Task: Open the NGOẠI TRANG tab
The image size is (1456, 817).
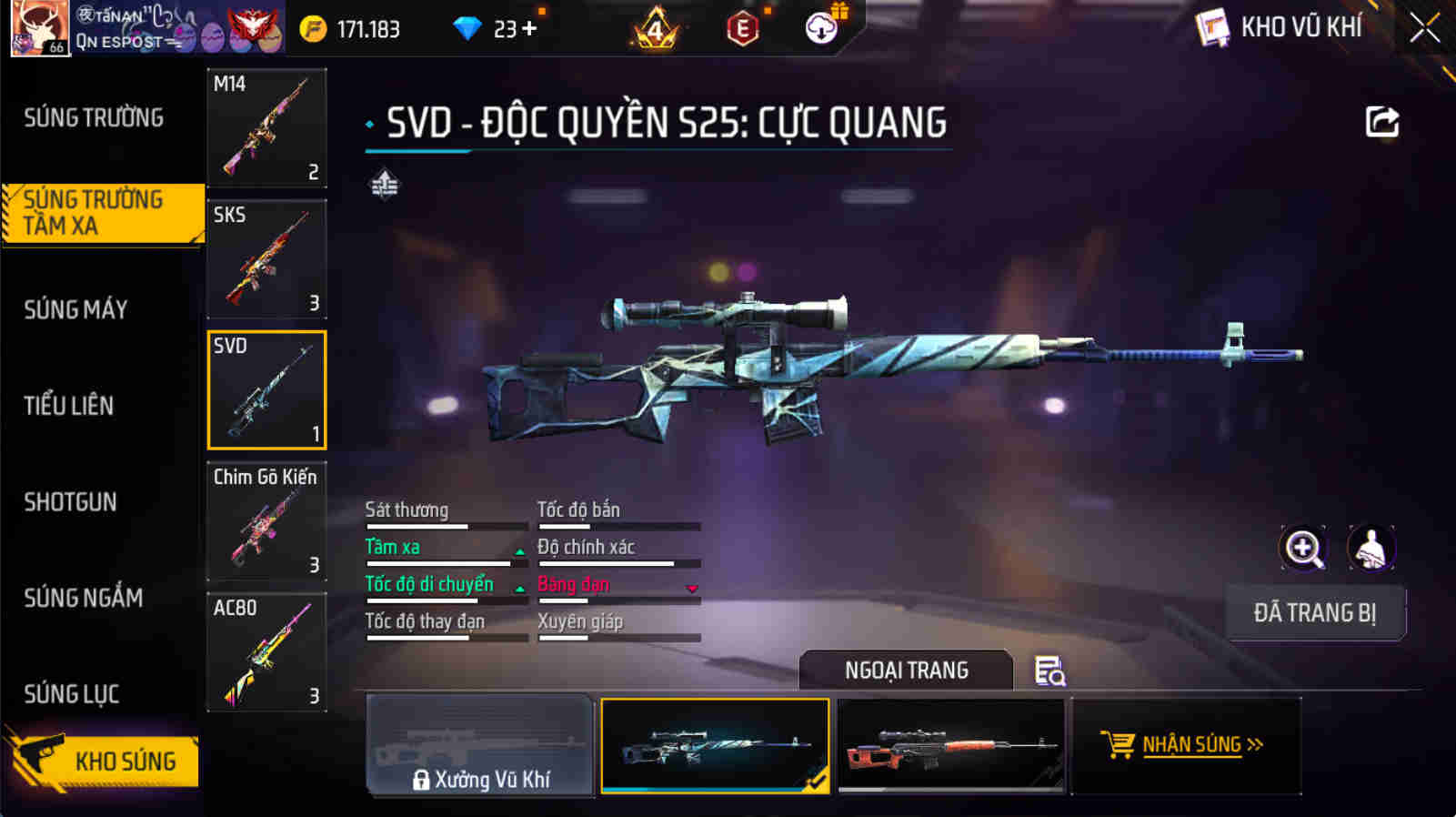Action: [x=905, y=670]
